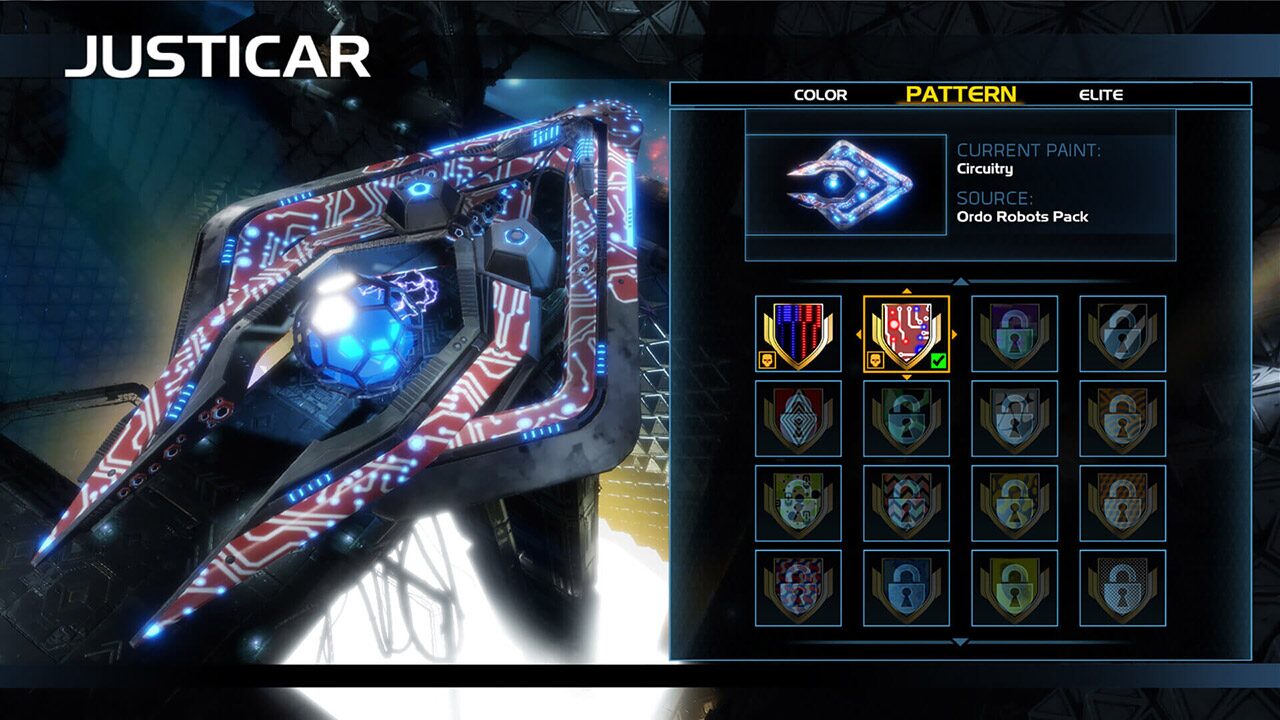Select the red camouflage pattern in bottom row
Viewport: 1280px width, 720px height.
coord(799,589)
